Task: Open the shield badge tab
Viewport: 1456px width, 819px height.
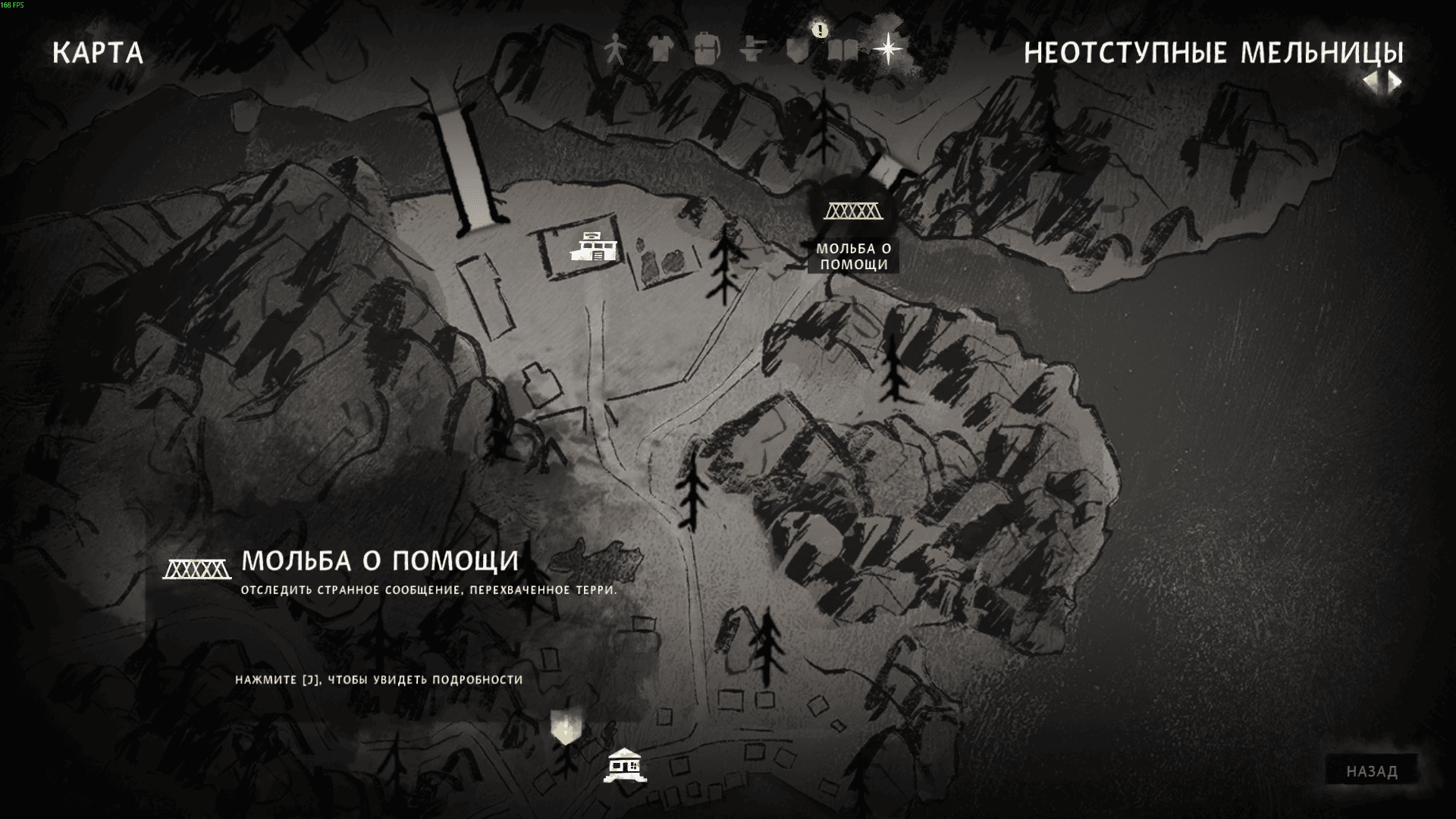Action: [796, 51]
